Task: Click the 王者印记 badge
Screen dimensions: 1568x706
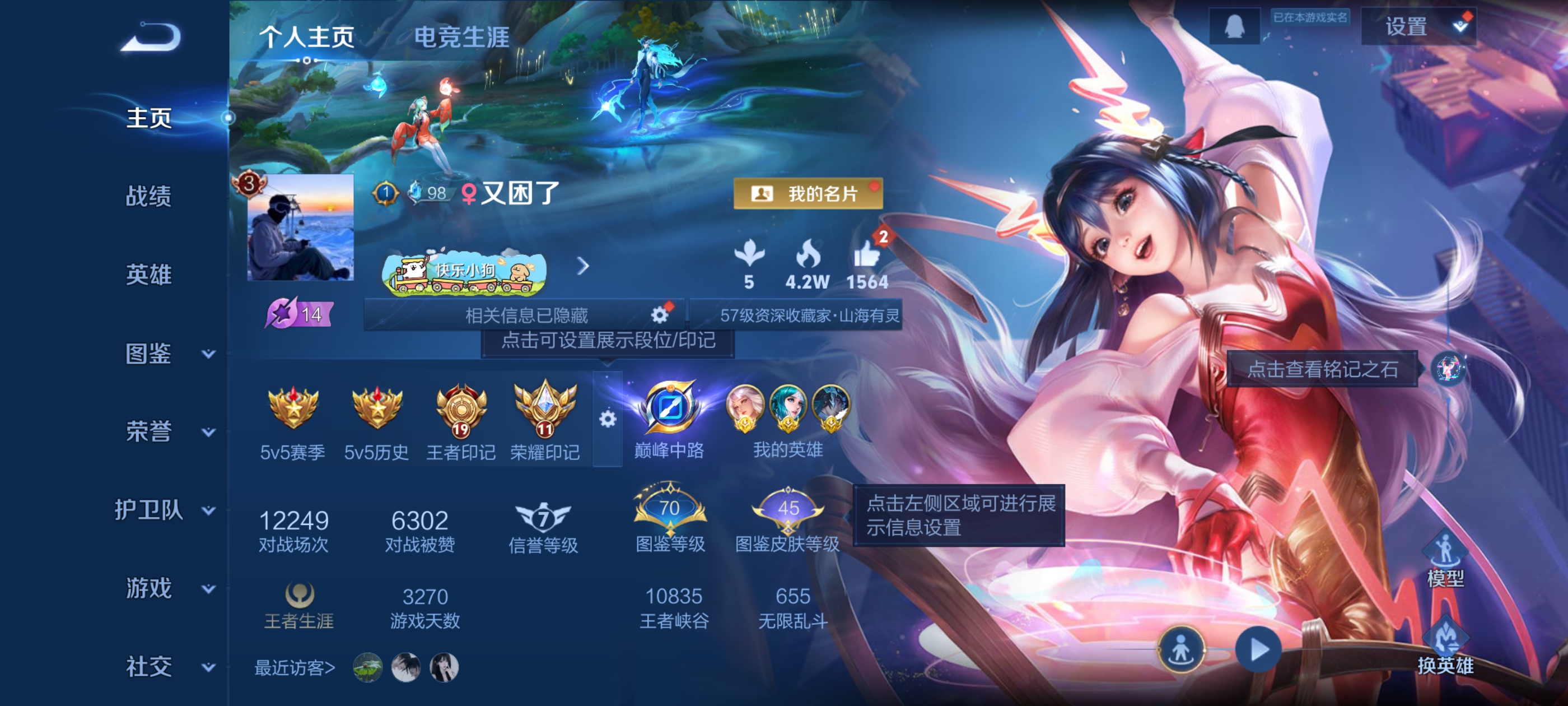Action: click(x=460, y=414)
